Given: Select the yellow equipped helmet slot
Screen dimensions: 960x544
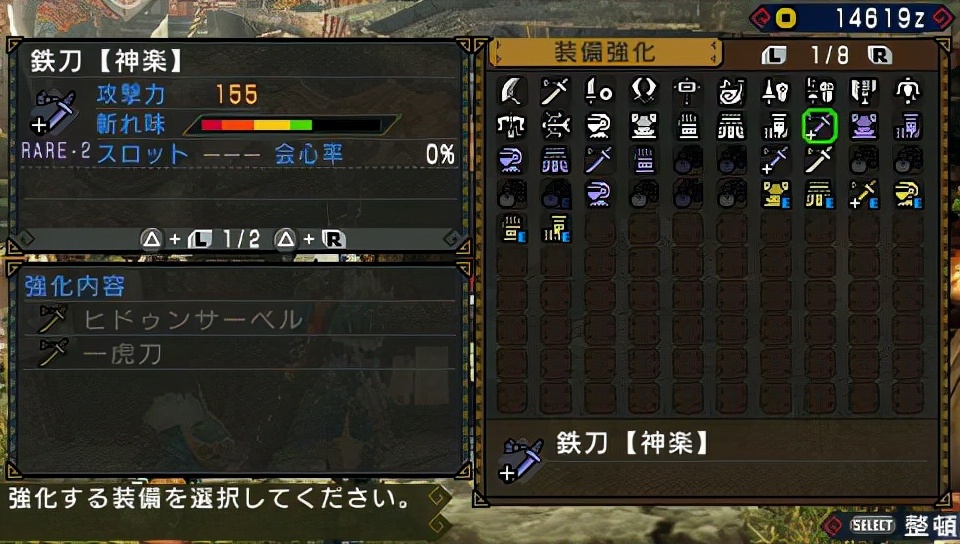Looking at the screenshot, I should tap(907, 193).
